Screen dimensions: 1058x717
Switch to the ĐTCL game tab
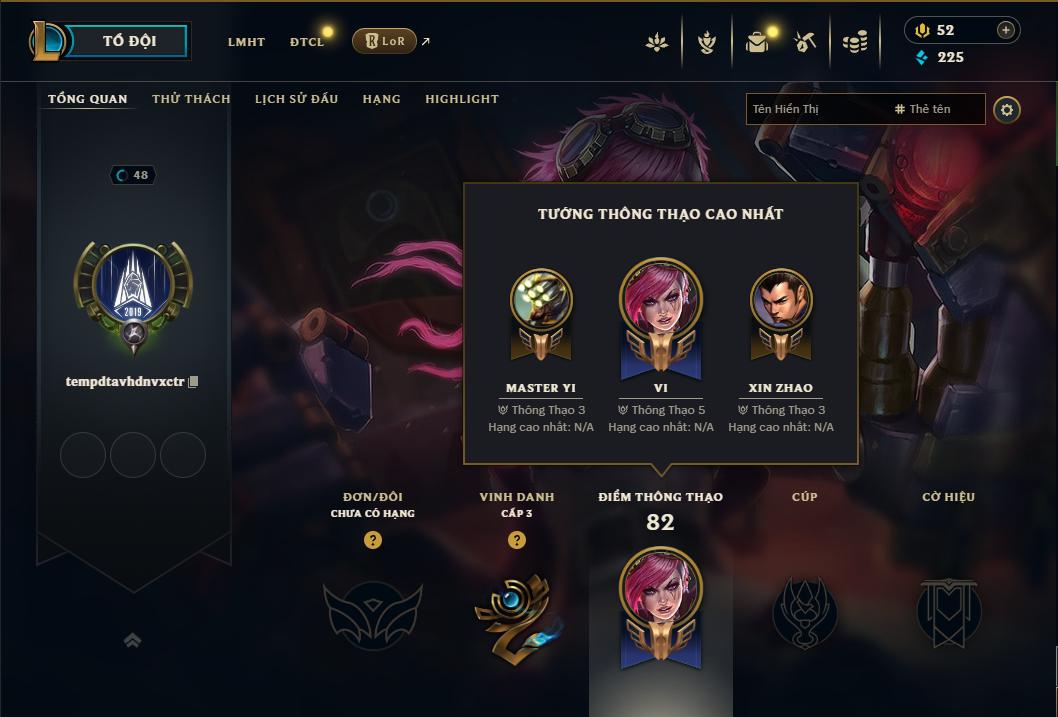click(x=307, y=42)
